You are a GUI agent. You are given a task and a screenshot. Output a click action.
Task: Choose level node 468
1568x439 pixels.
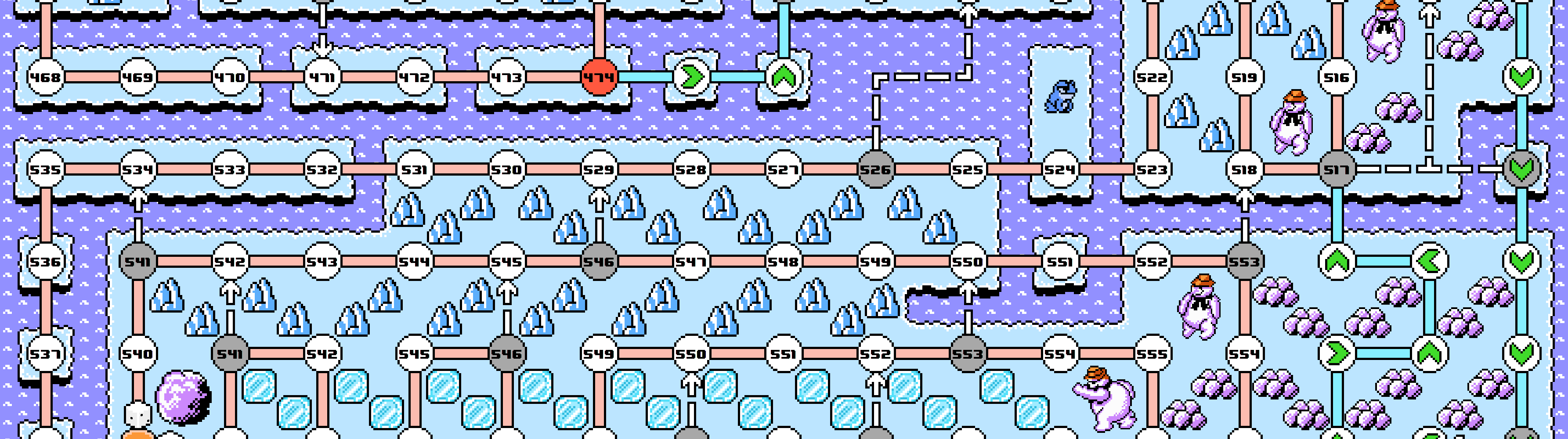(x=46, y=77)
